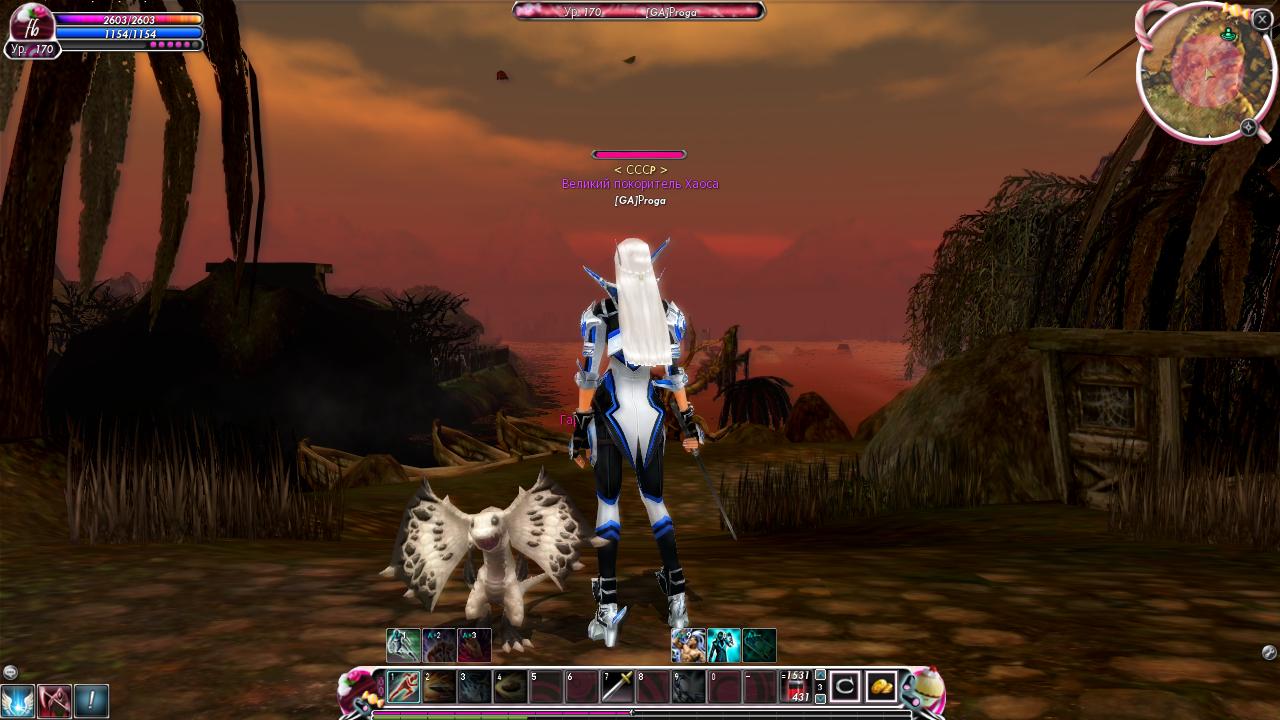Trigger the skill in hotbar slot 4
Screen dimensions: 1280x720
(x=511, y=687)
